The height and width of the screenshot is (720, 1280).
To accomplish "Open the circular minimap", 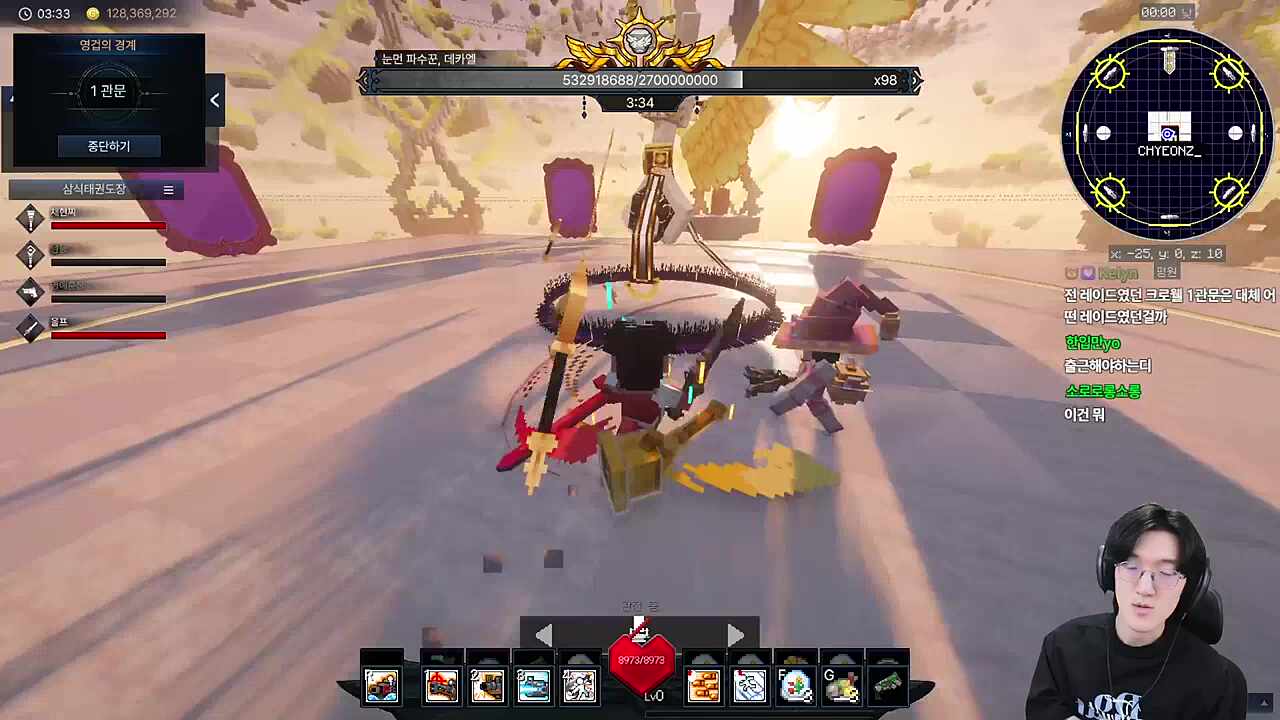I will (x=1168, y=133).
